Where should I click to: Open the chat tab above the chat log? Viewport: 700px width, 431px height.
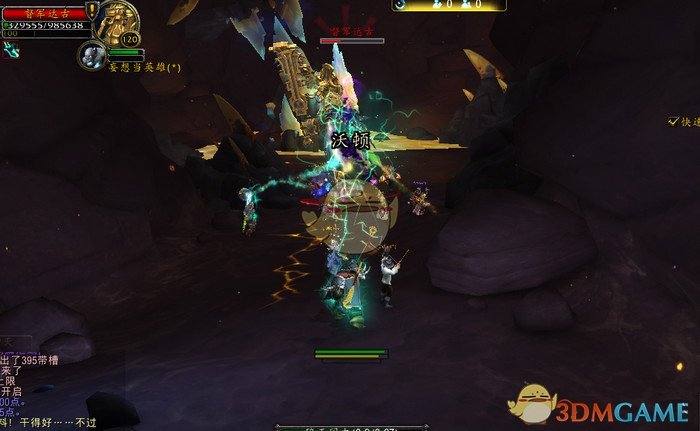tap(16, 341)
